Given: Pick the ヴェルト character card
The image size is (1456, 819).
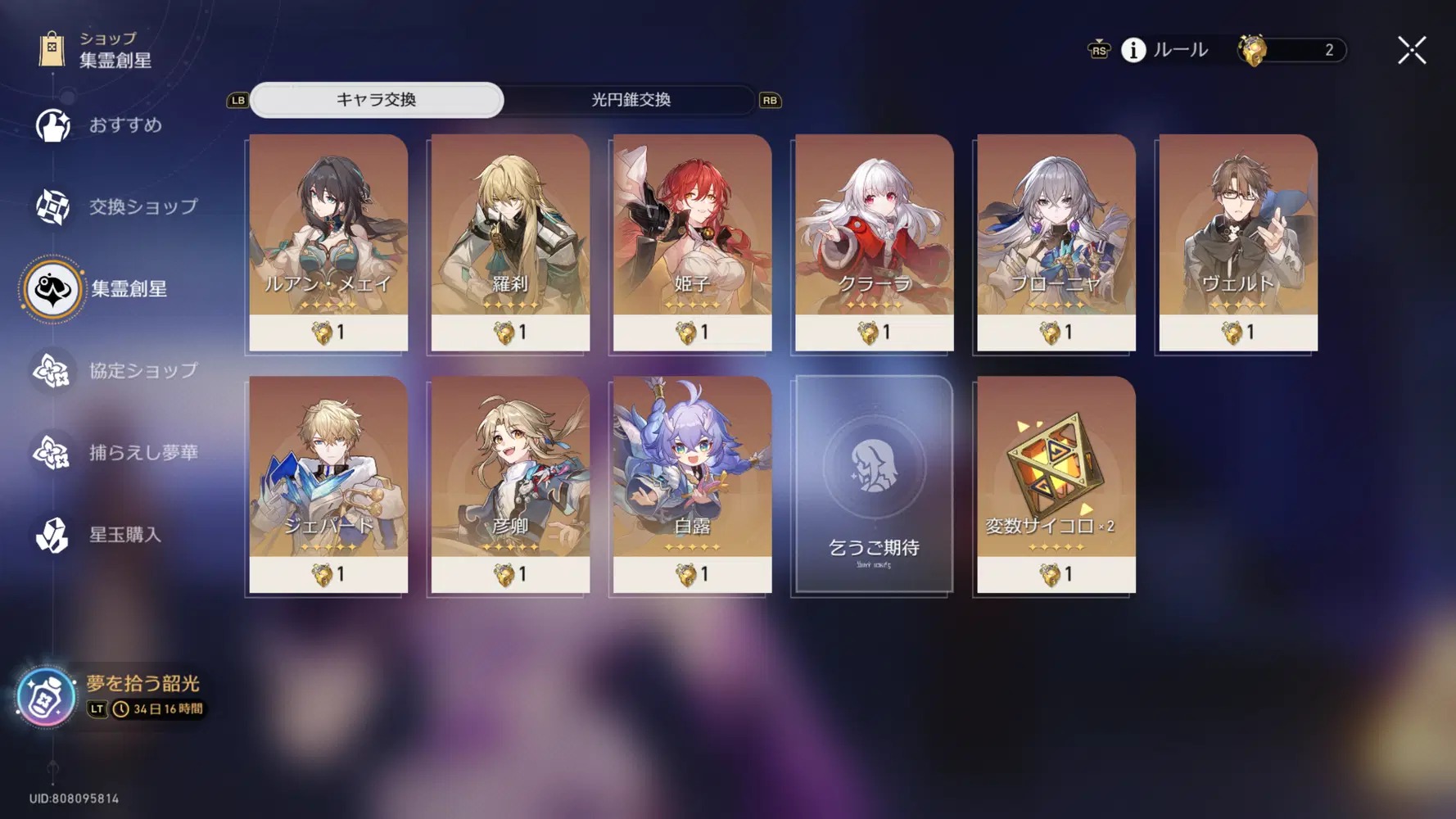Looking at the screenshot, I should click(1237, 242).
